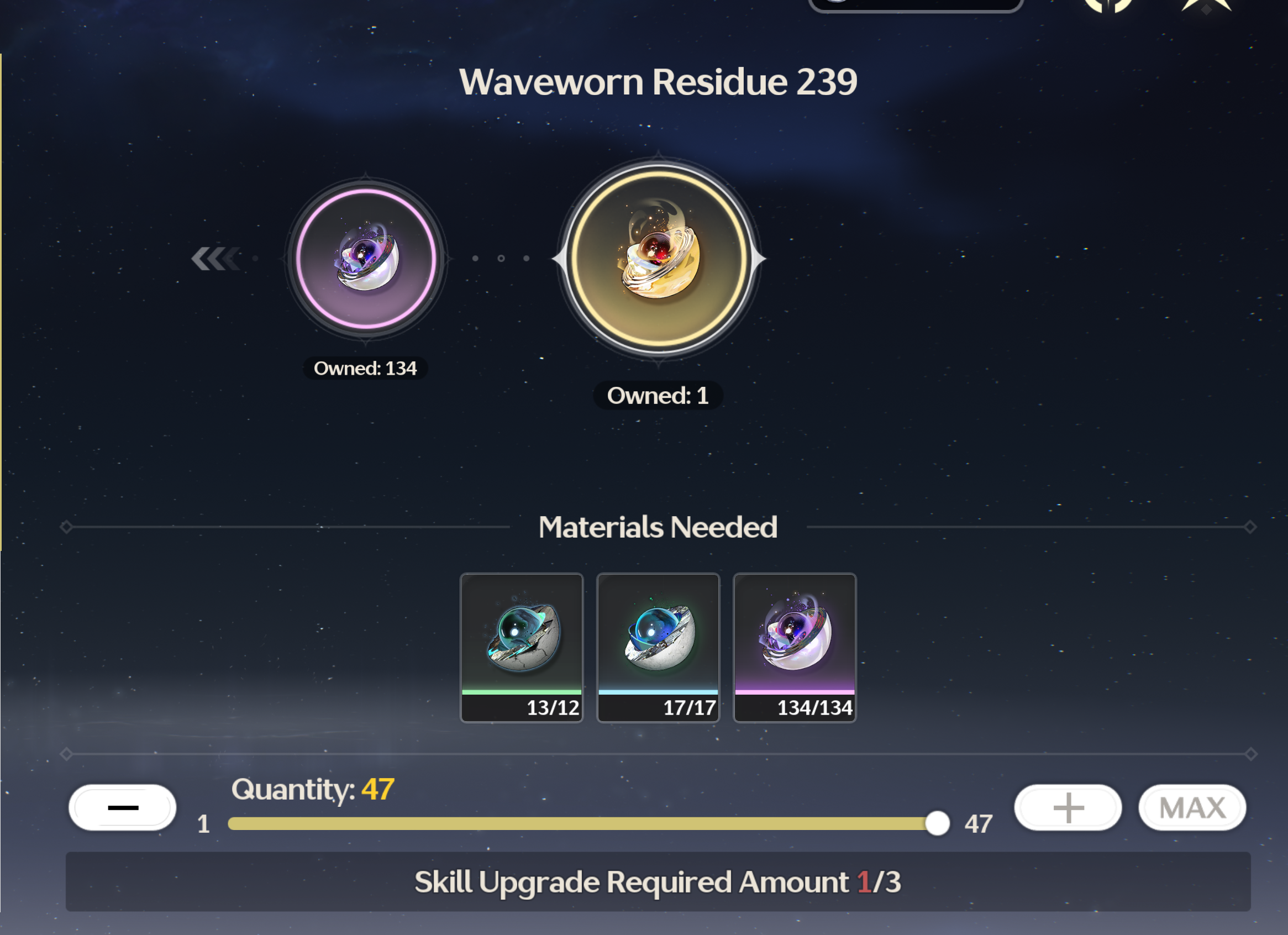Select the purple residue with Owned: 134
This screenshot has height=935, width=1288.
point(366,259)
